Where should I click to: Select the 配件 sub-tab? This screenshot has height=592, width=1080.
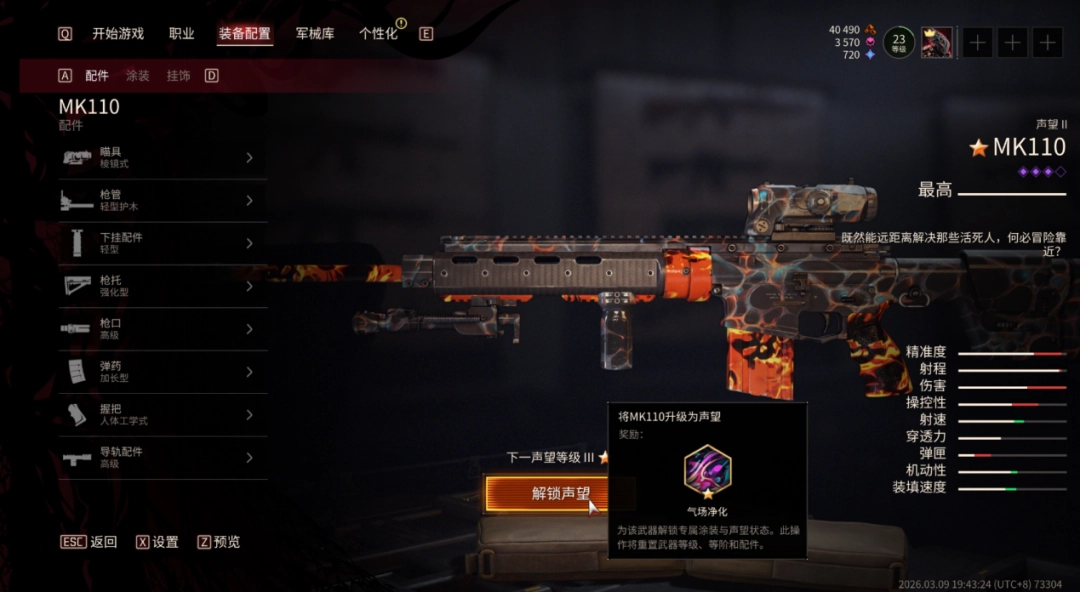[97, 76]
